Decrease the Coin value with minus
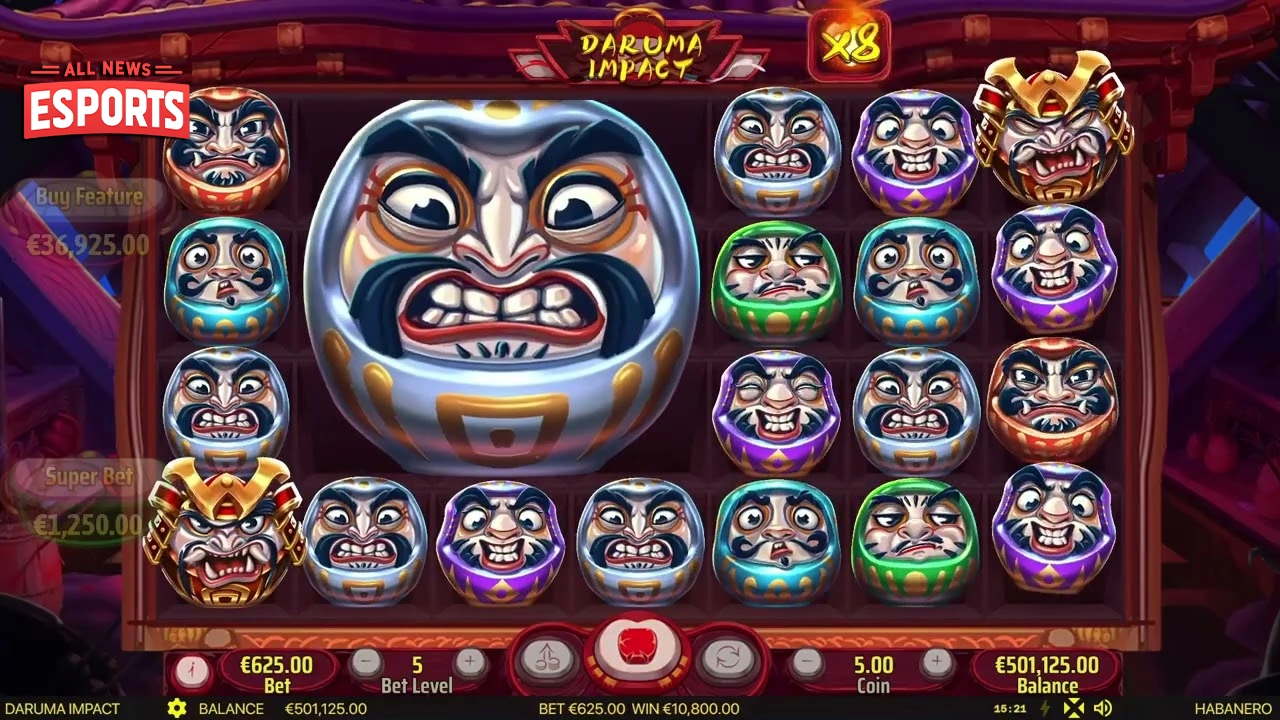The width and height of the screenshot is (1280, 720). (806, 660)
